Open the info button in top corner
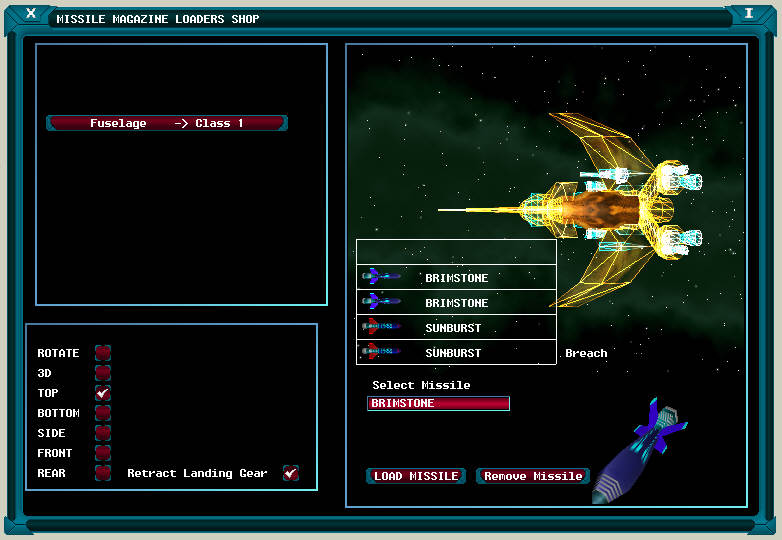This screenshot has height=540, width=782. (748, 14)
